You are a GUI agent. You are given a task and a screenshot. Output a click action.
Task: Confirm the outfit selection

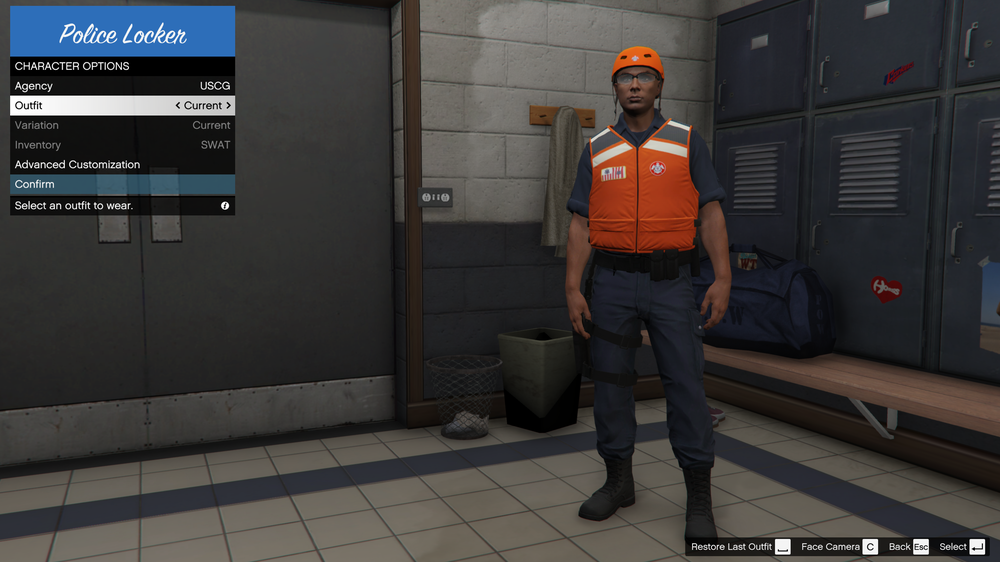tap(122, 184)
